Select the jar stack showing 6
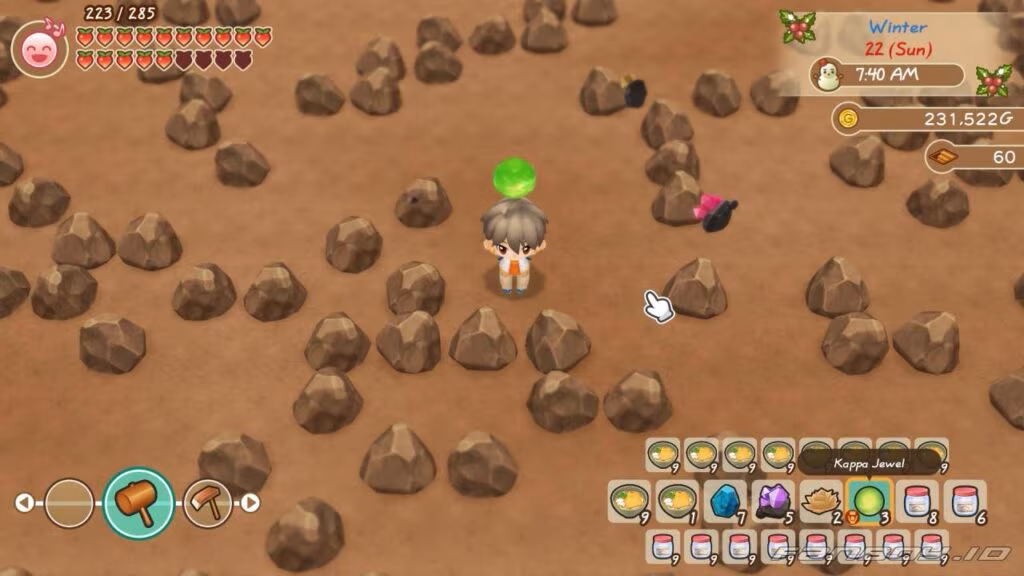Screen dimensions: 1024x576 pyautogui.click(x=964, y=500)
